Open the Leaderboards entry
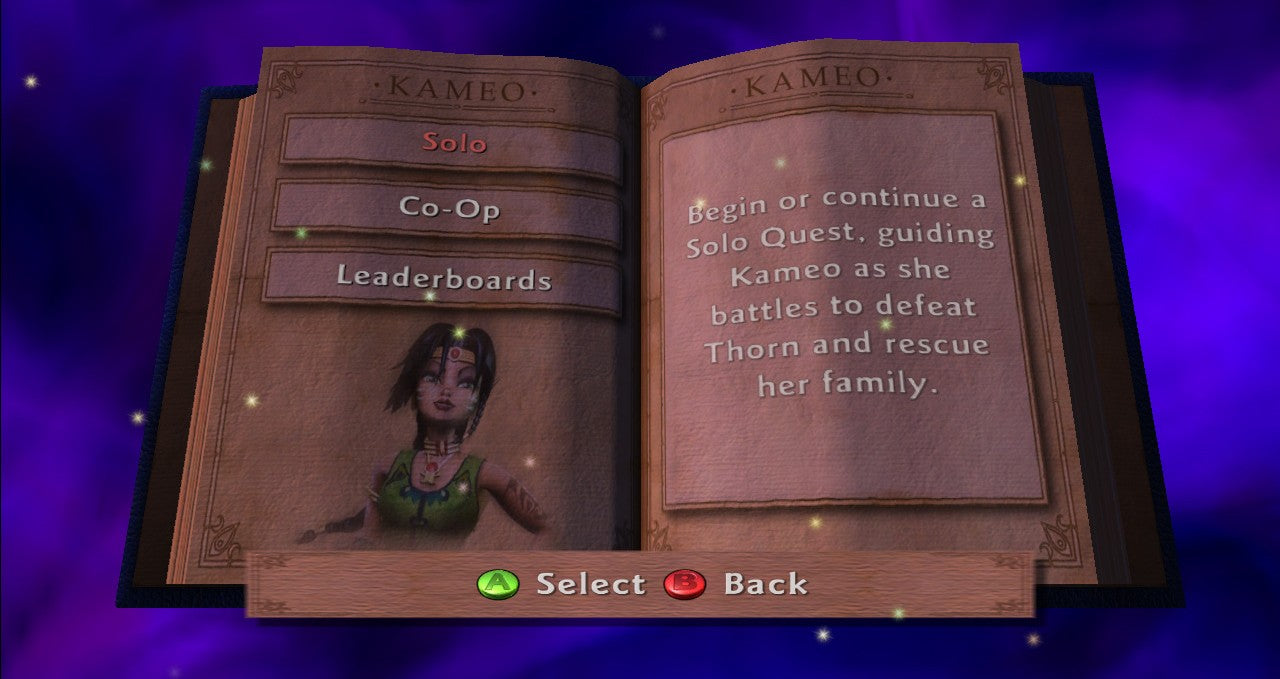 click(443, 277)
